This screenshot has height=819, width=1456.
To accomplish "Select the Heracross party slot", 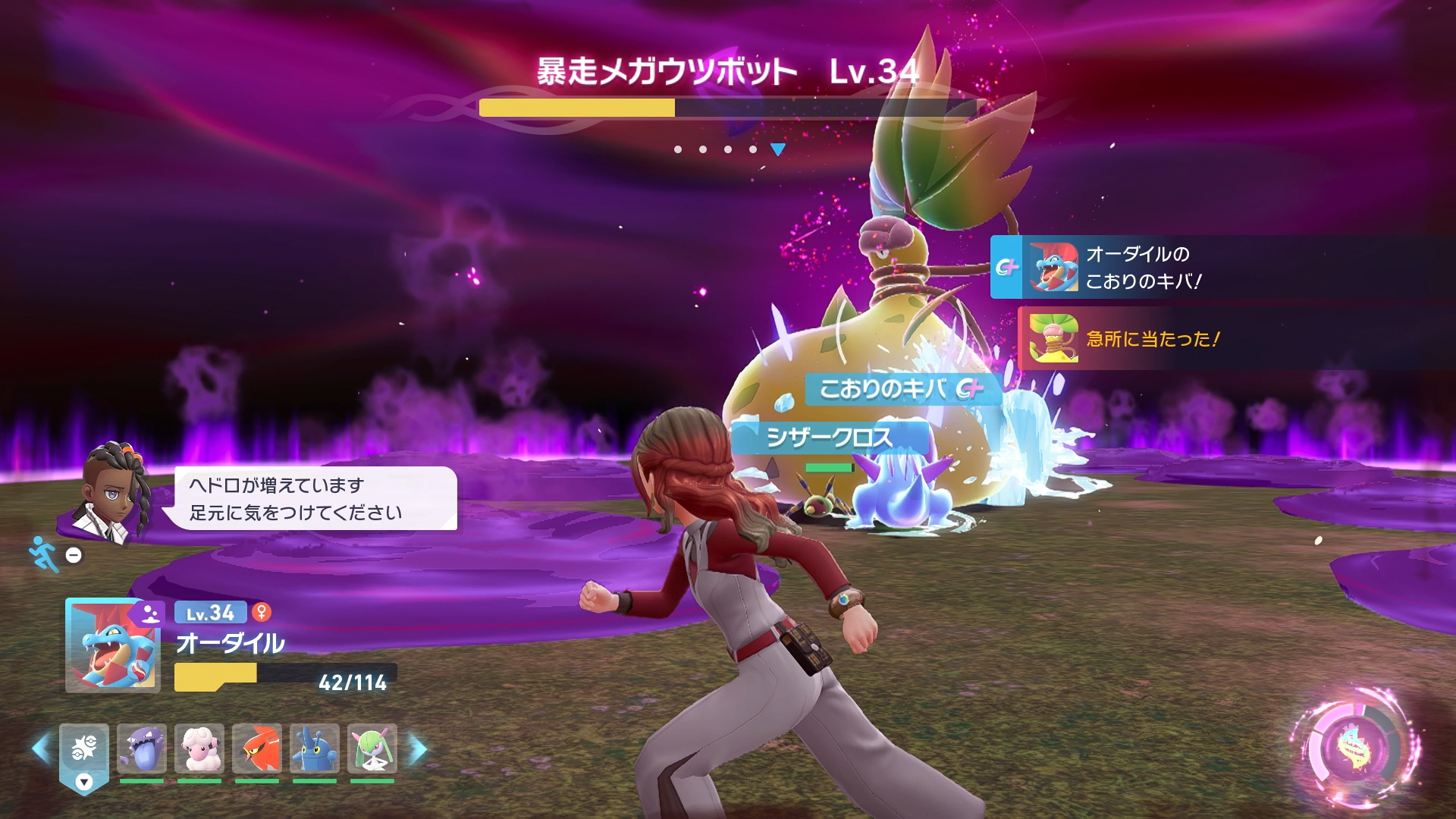I will pyautogui.click(x=315, y=748).
